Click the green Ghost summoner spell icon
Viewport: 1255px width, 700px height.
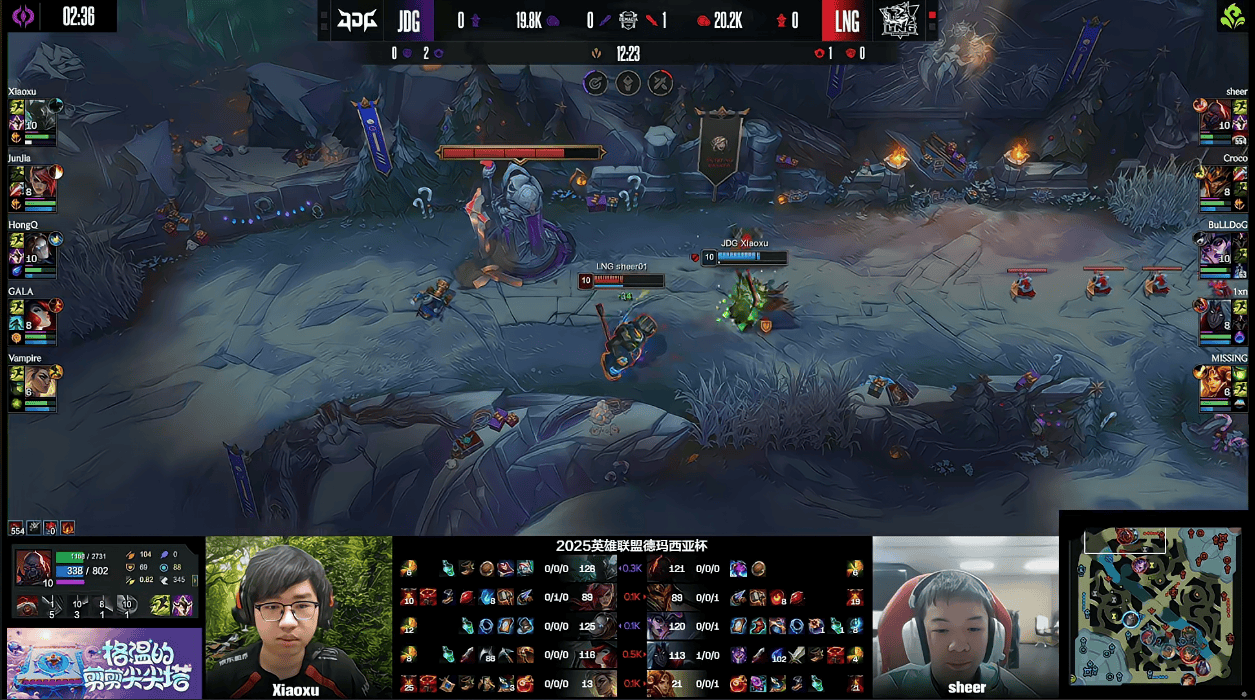click(160, 605)
